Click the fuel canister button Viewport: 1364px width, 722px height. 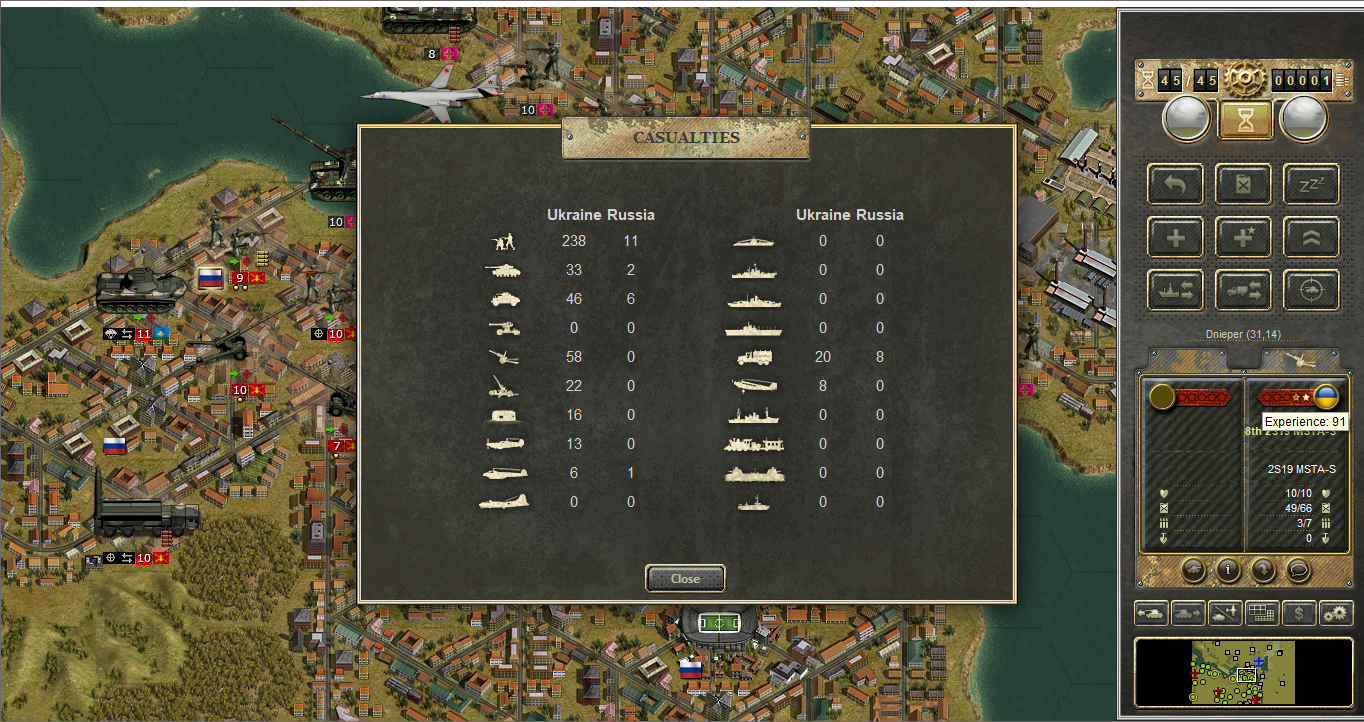coord(1243,184)
